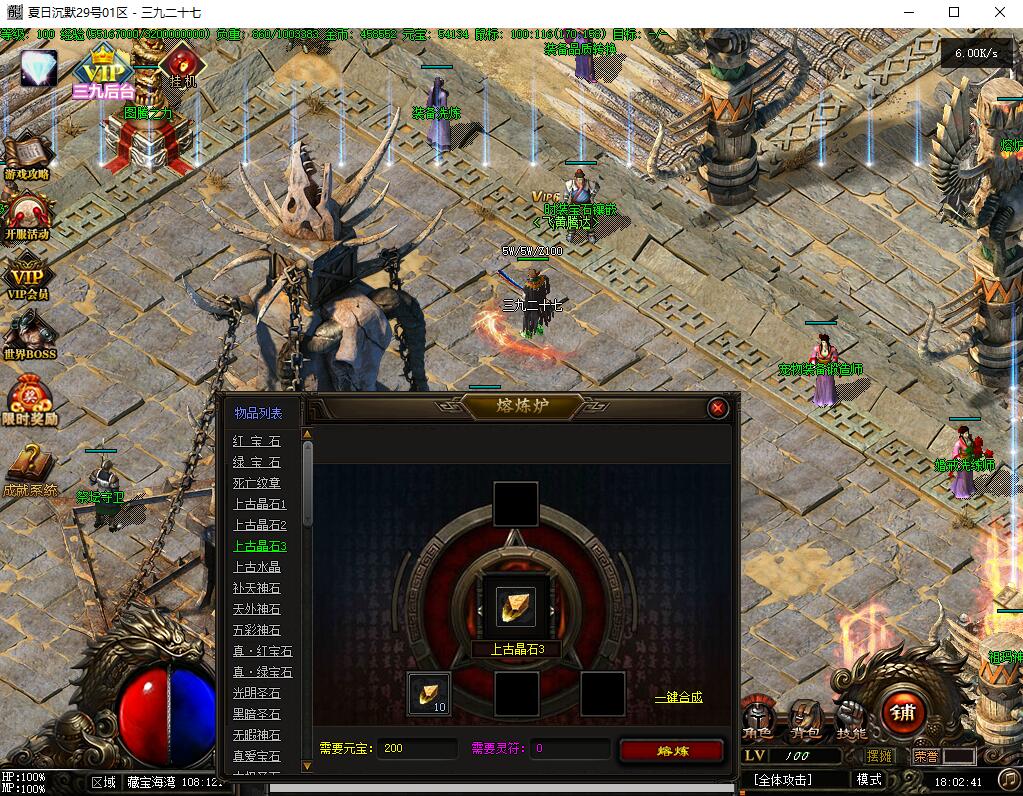1023x796 pixels.
Task: Maximize the game window
Action: click(x=953, y=13)
